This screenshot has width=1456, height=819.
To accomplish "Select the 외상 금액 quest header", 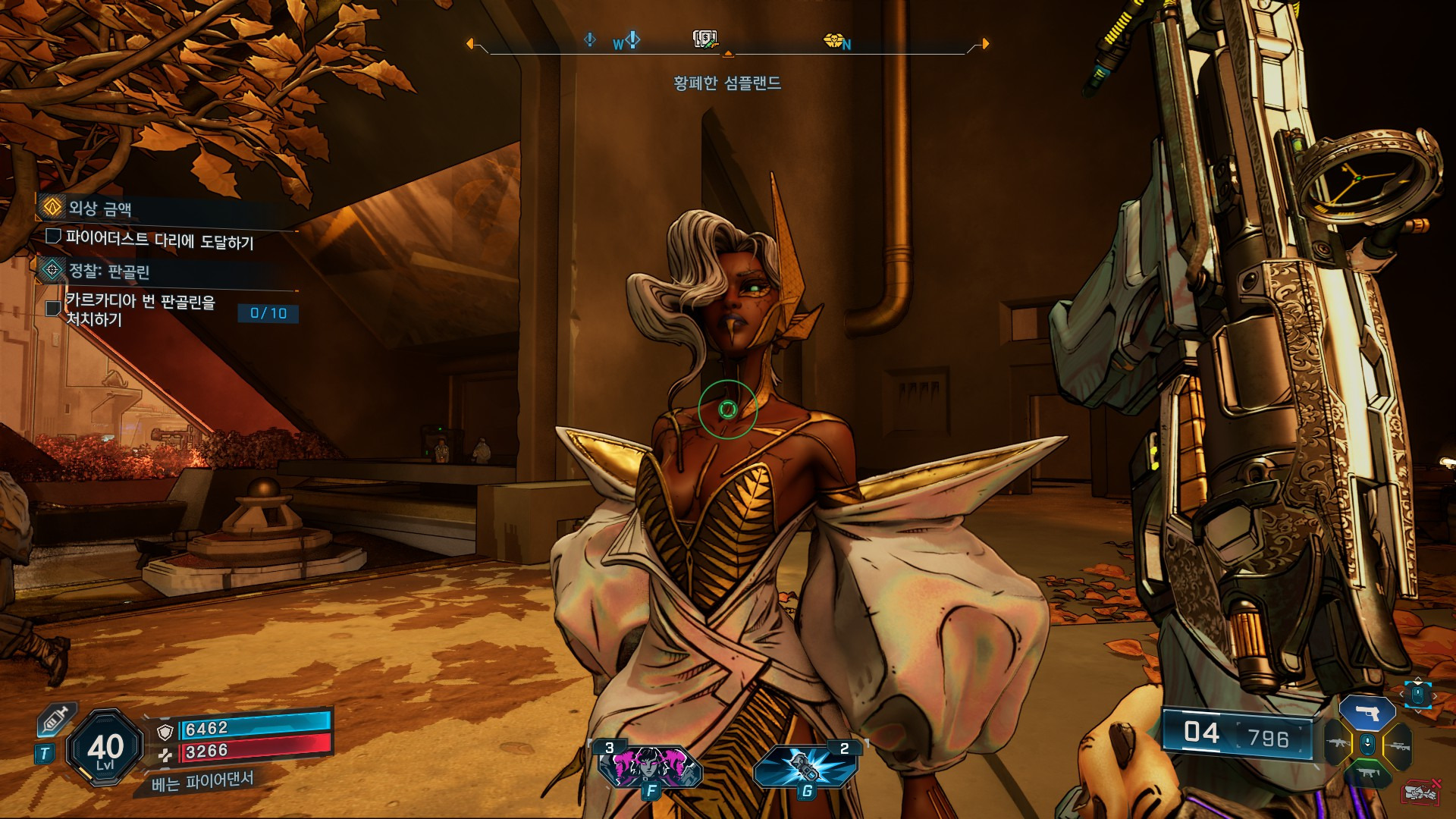I will tap(99, 208).
